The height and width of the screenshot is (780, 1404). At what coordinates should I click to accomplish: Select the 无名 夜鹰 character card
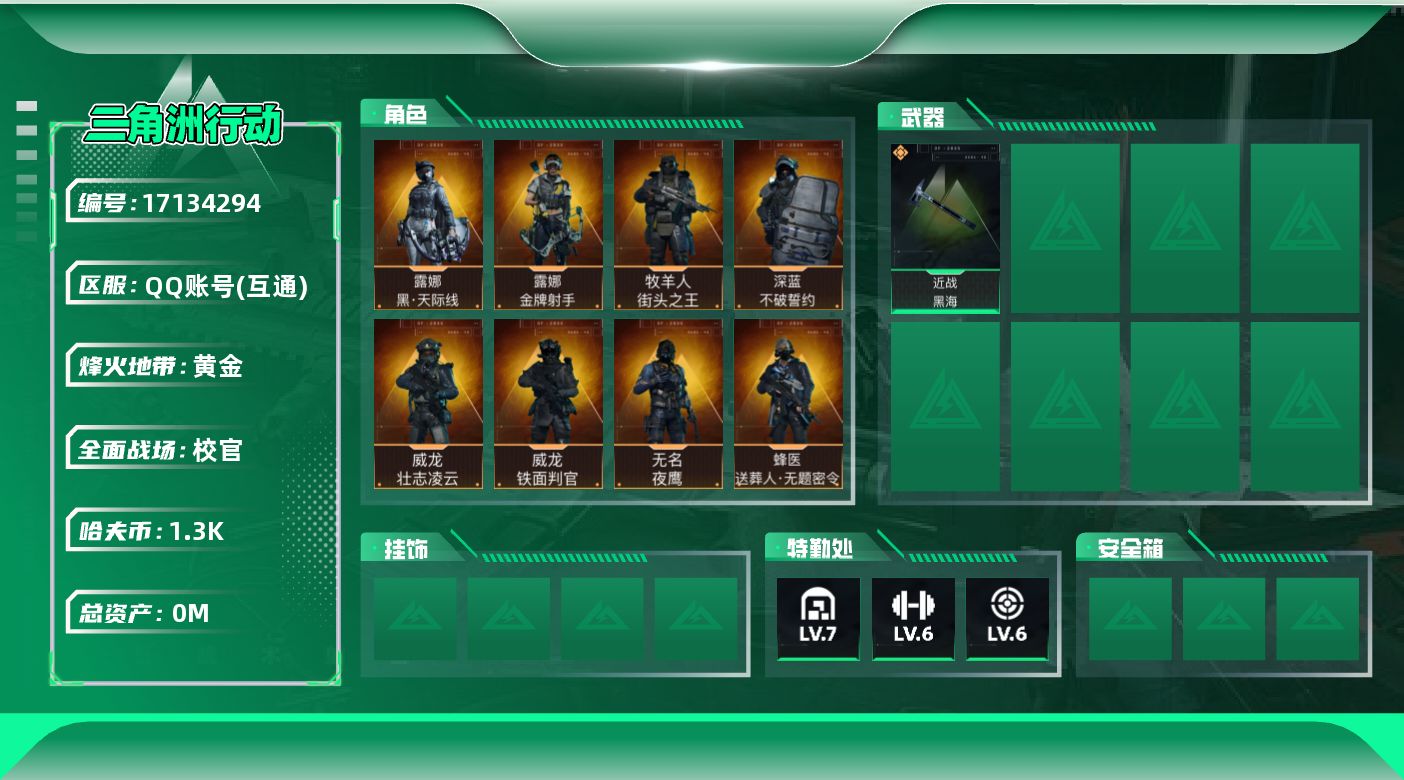(x=668, y=403)
